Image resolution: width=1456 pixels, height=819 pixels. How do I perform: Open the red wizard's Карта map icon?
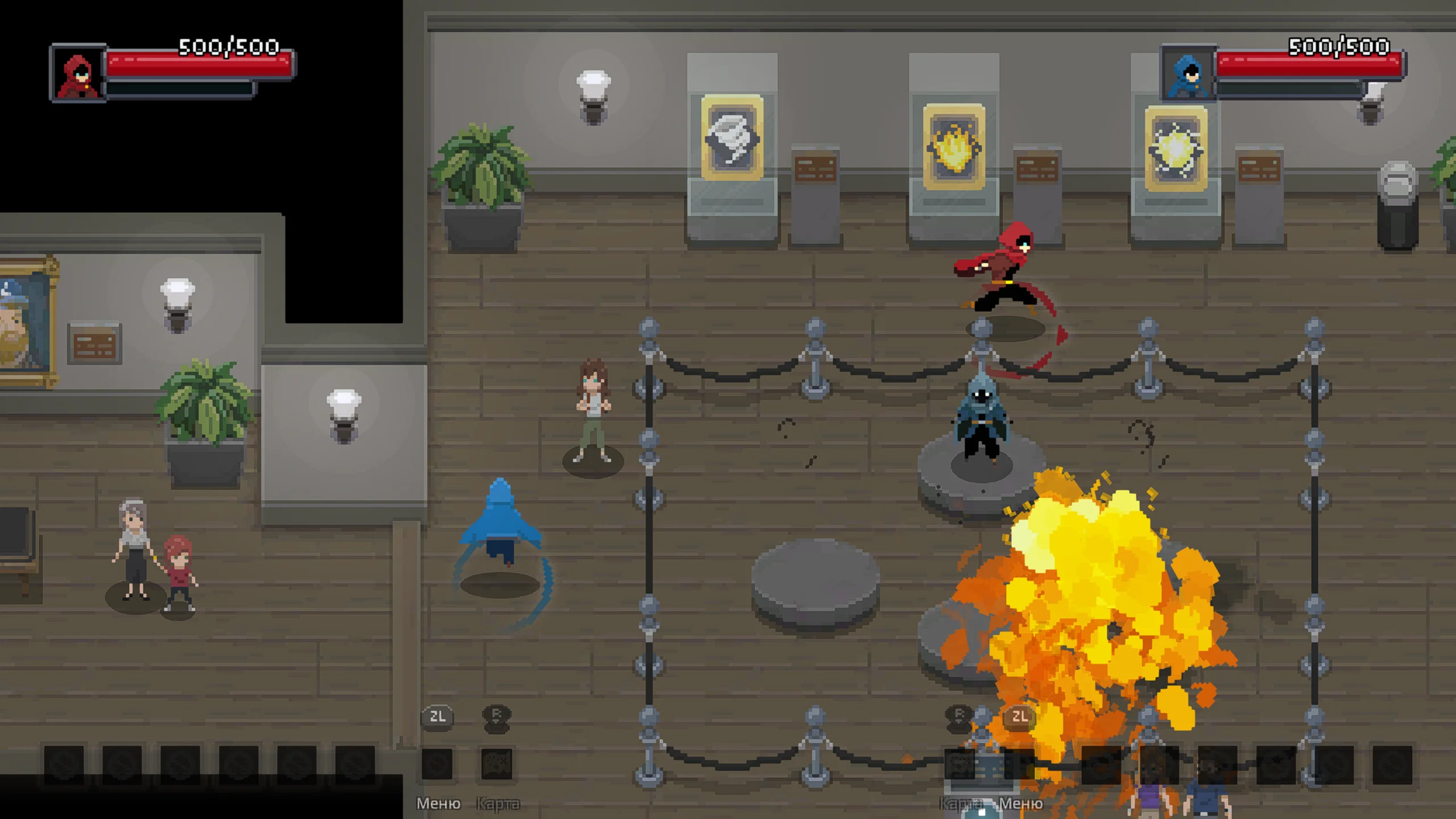[497, 764]
